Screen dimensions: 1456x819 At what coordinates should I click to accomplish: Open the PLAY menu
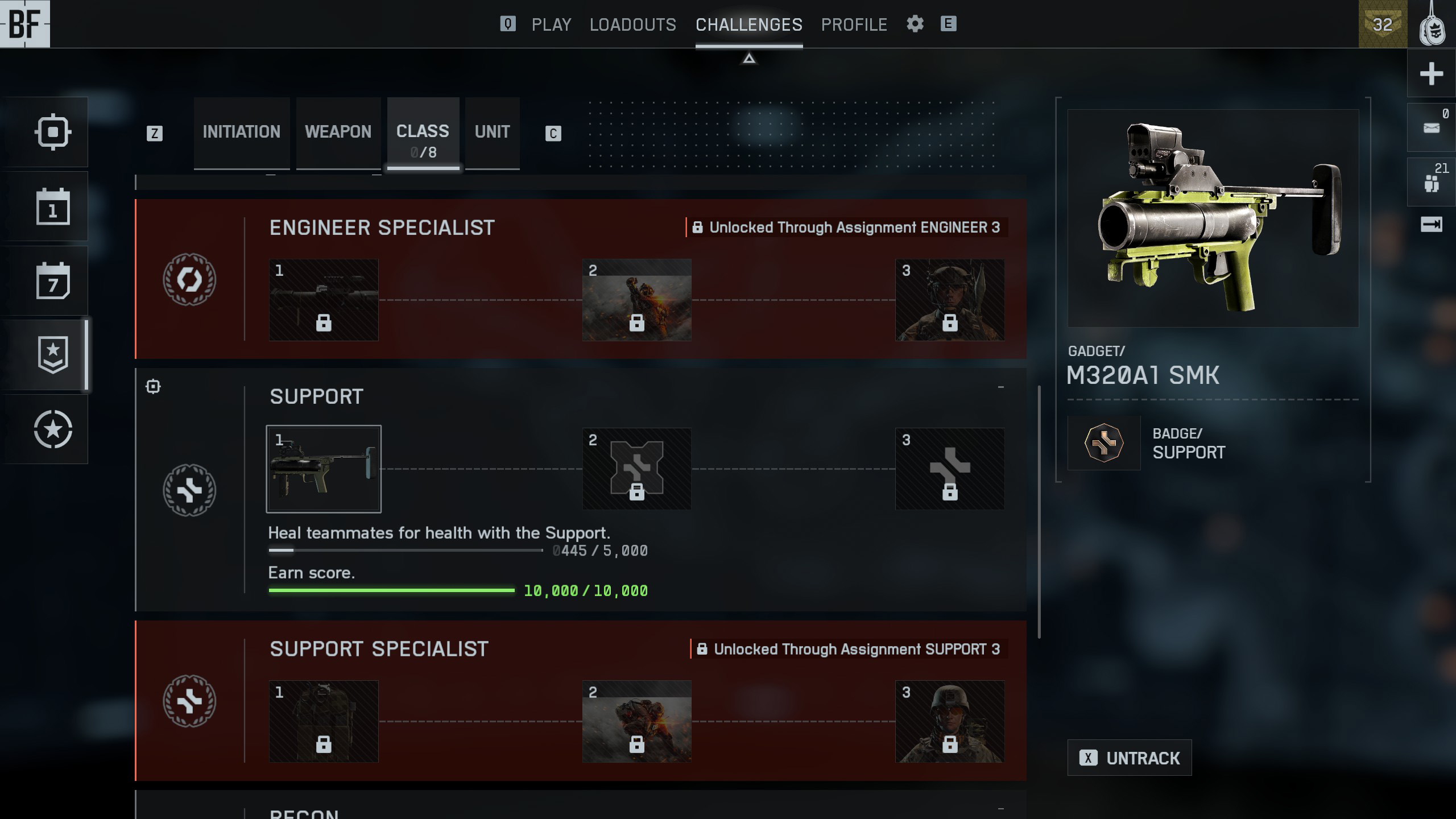pos(551,24)
